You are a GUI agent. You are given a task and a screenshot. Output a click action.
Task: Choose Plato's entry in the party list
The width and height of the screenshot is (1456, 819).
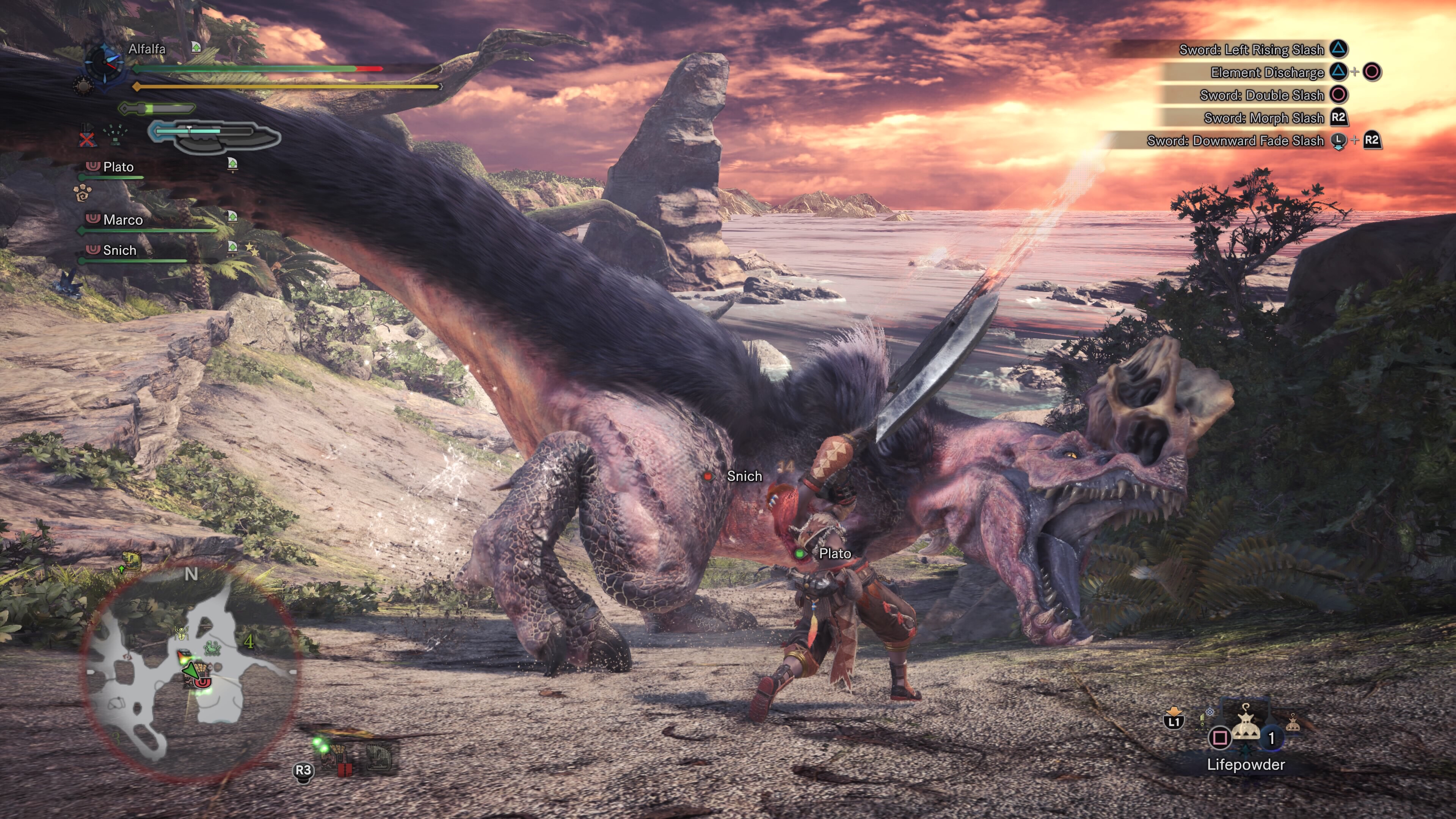(x=118, y=167)
